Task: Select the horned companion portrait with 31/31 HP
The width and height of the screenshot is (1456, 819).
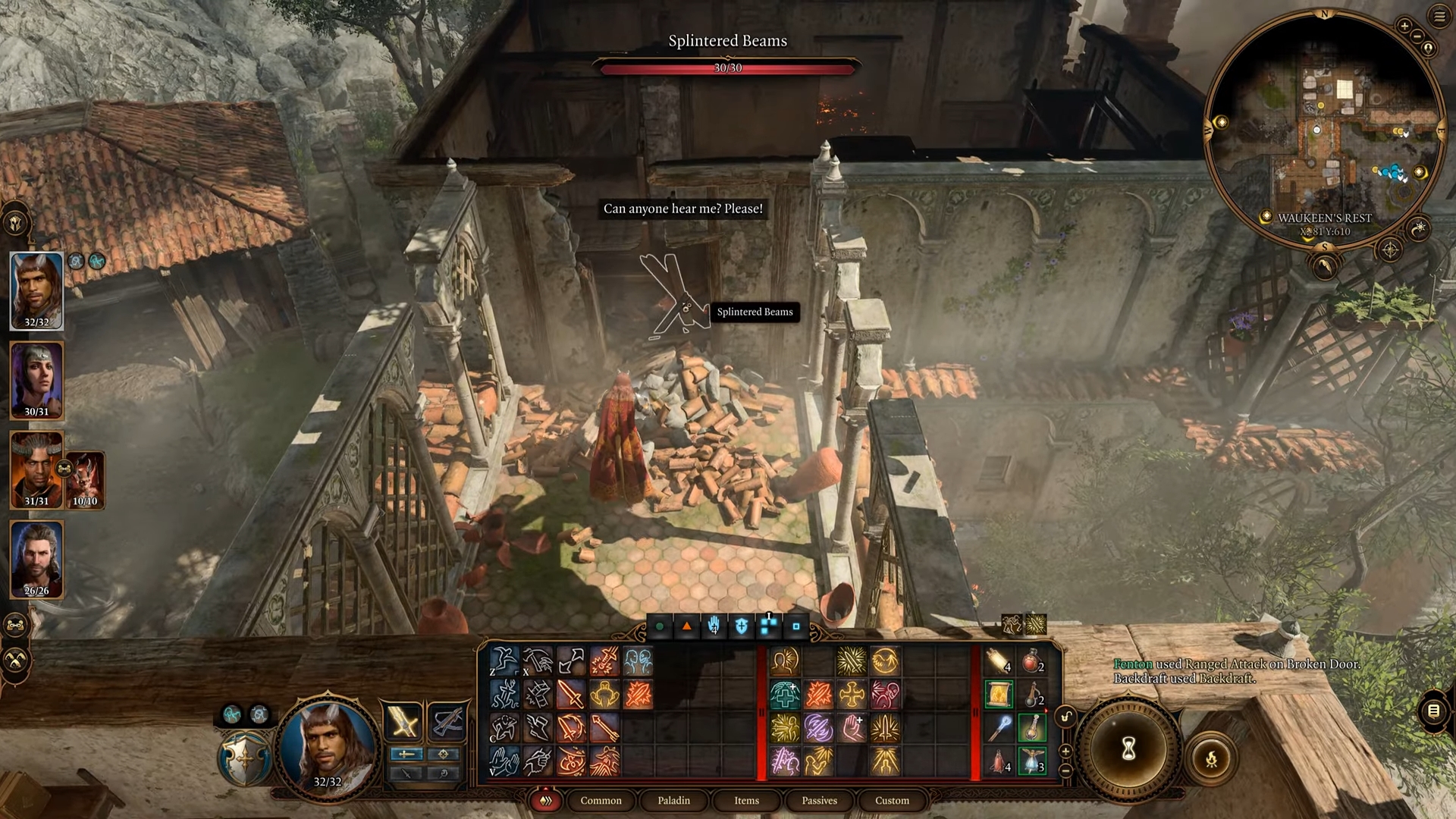Action: pos(36,469)
